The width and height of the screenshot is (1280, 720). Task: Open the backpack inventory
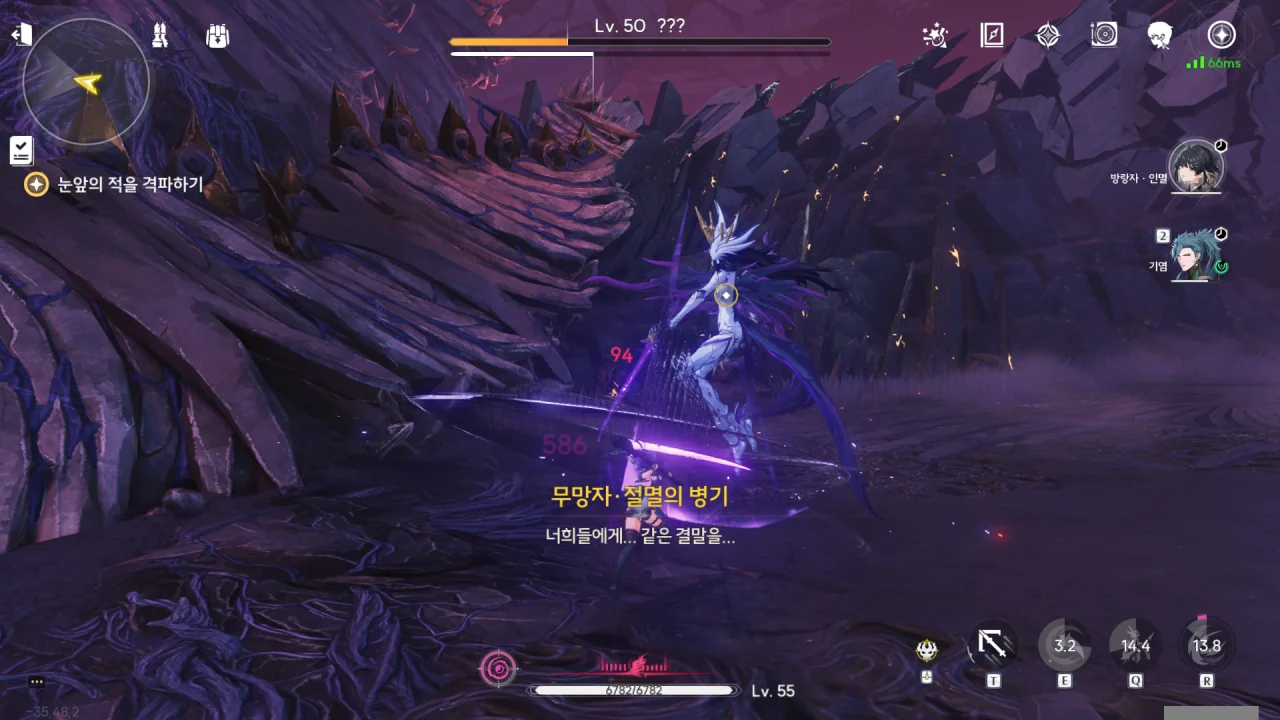217,36
